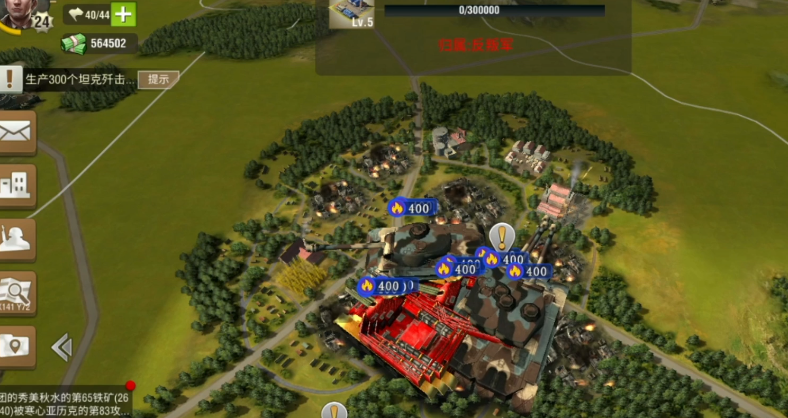Viewport: 788px width, 418px height.
Task: Open the cash balance showing 564502
Action: tap(99, 43)
